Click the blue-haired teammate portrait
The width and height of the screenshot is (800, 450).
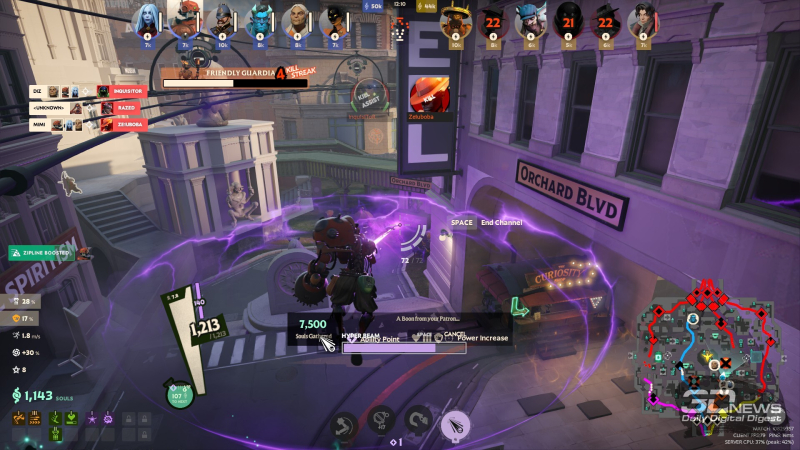click(x=145, y=20)
